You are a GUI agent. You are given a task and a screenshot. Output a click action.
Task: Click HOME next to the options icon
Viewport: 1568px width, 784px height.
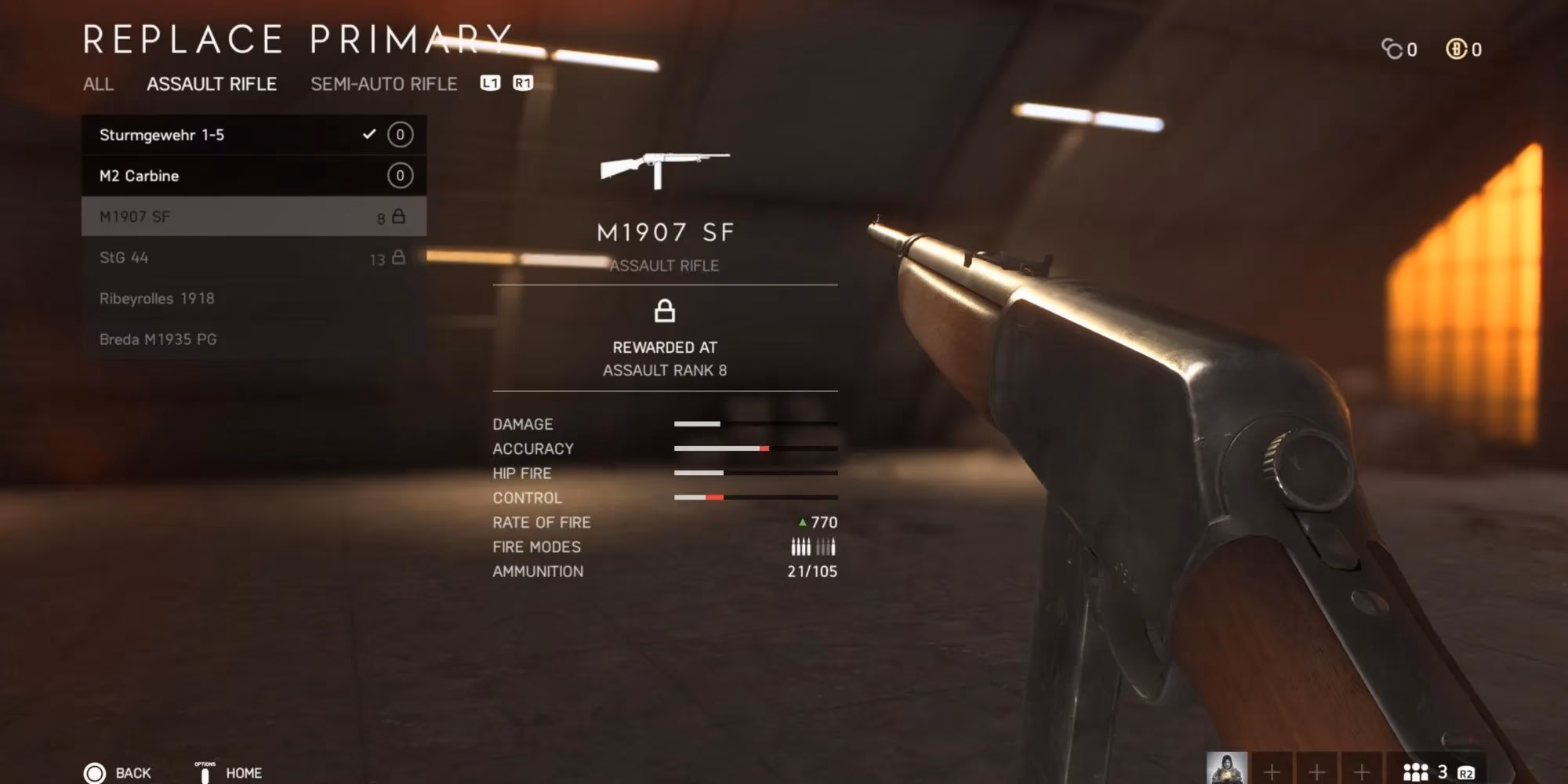pos(245,773)
